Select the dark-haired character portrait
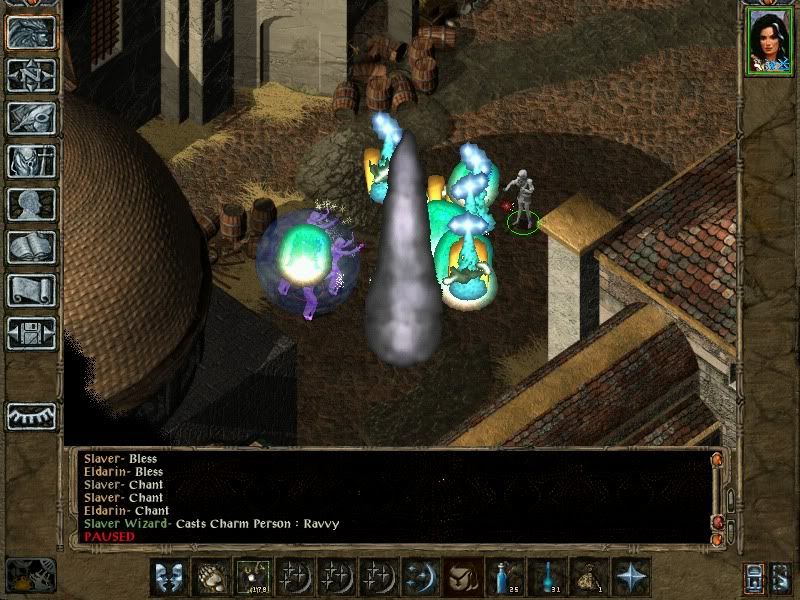Screen dimensions: 800x600 tap(768, 44)
